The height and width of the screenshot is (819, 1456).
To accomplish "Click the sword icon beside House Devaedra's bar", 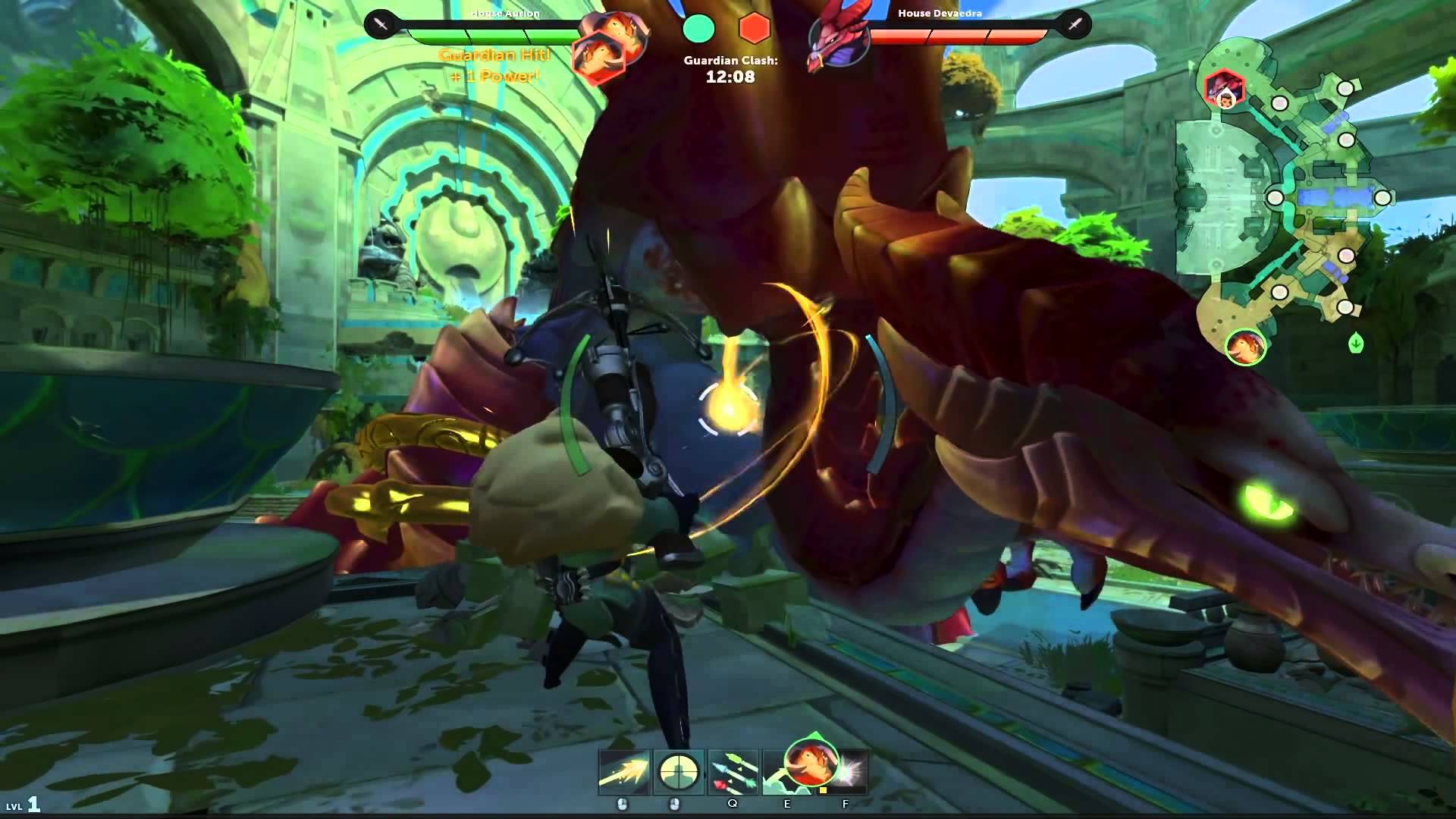I will 1075,25.
